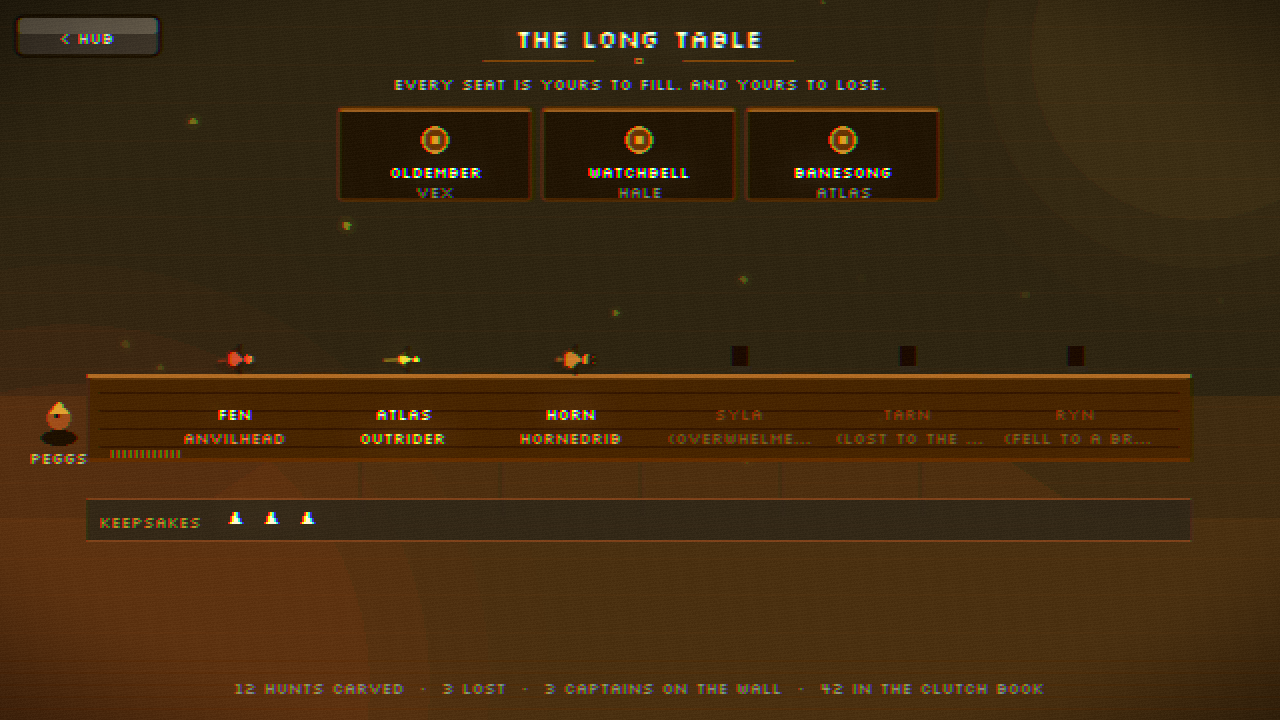This screenshot has width=1280, height=720.
Task: Click the first keepsake trophy icon
Action: click(236, 518)
